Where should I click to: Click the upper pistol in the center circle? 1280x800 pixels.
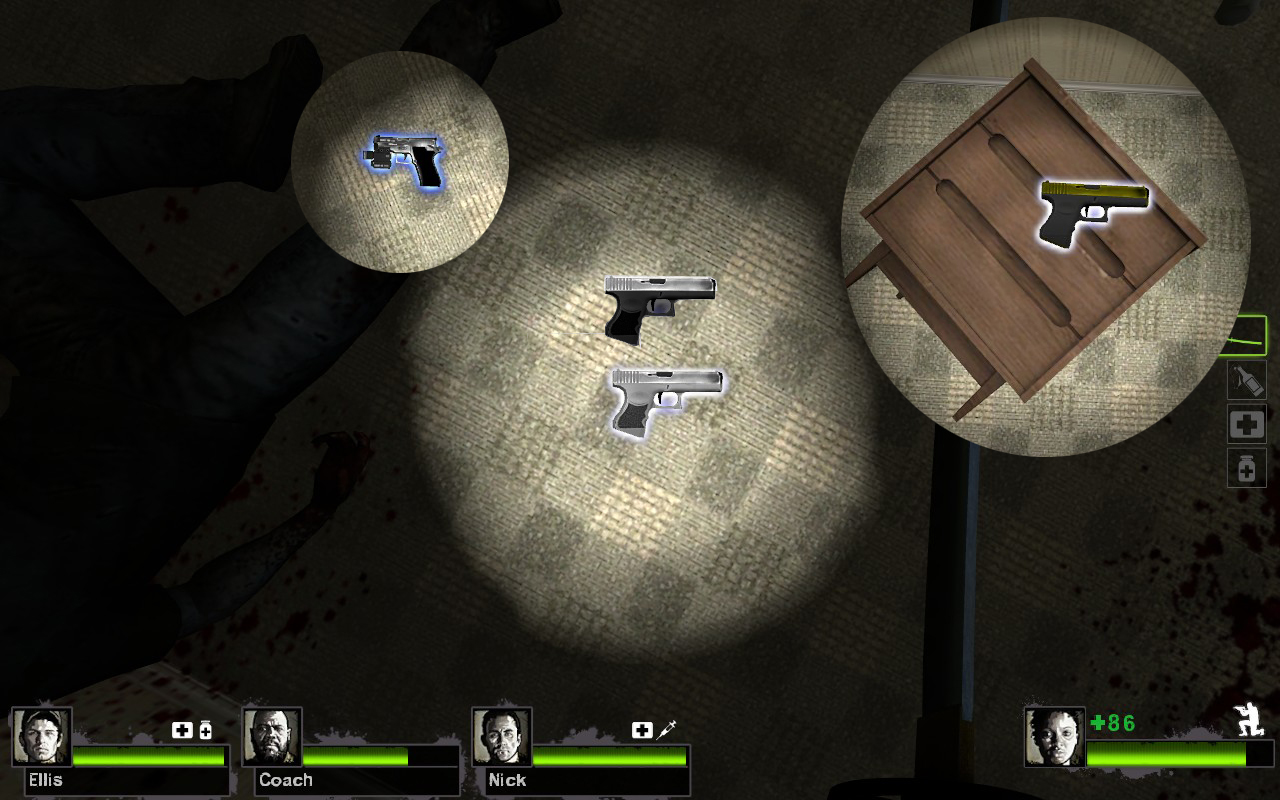click(x=660, y=299)
